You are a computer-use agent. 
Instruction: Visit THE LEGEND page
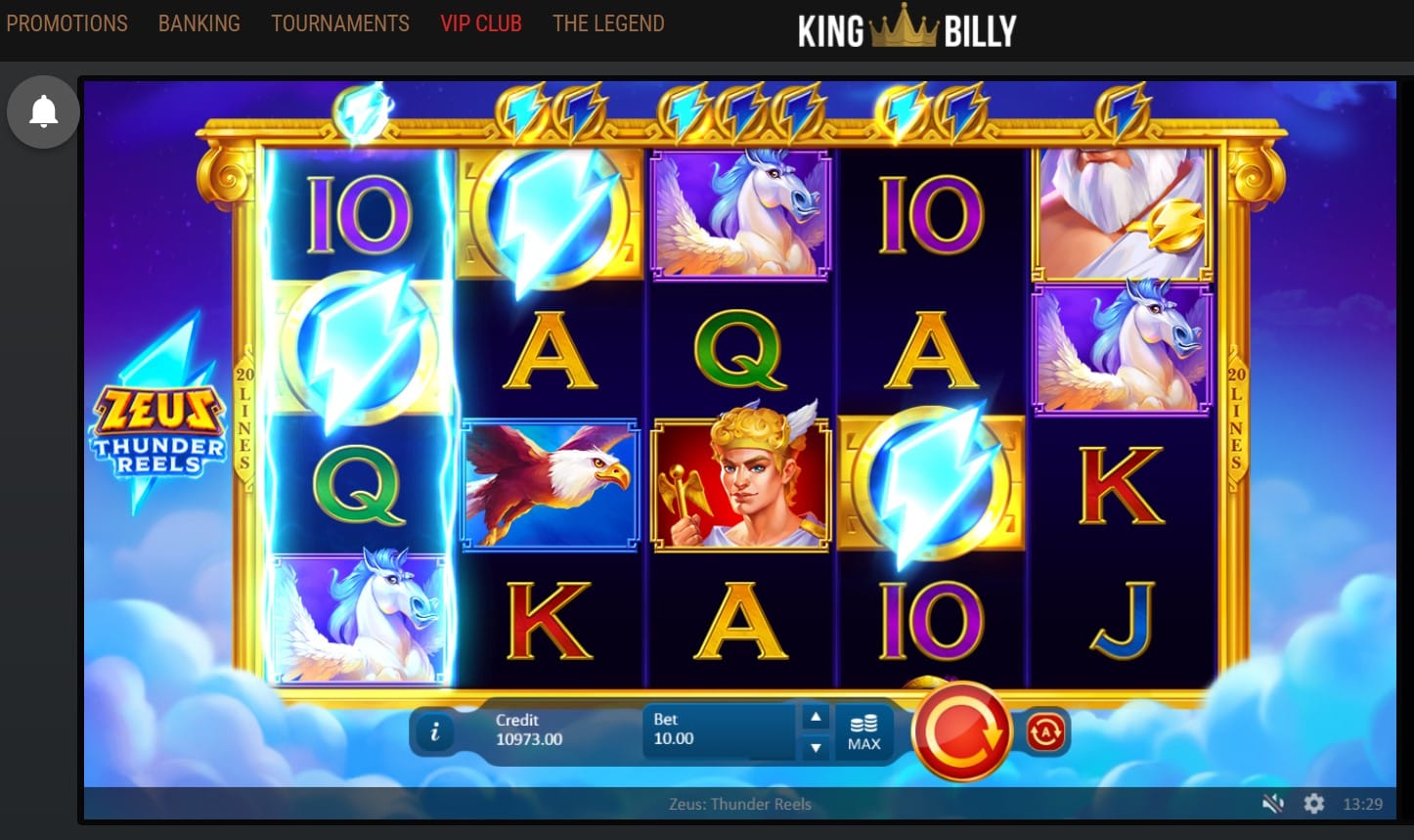pyautogui.click(x=608, y=23)
